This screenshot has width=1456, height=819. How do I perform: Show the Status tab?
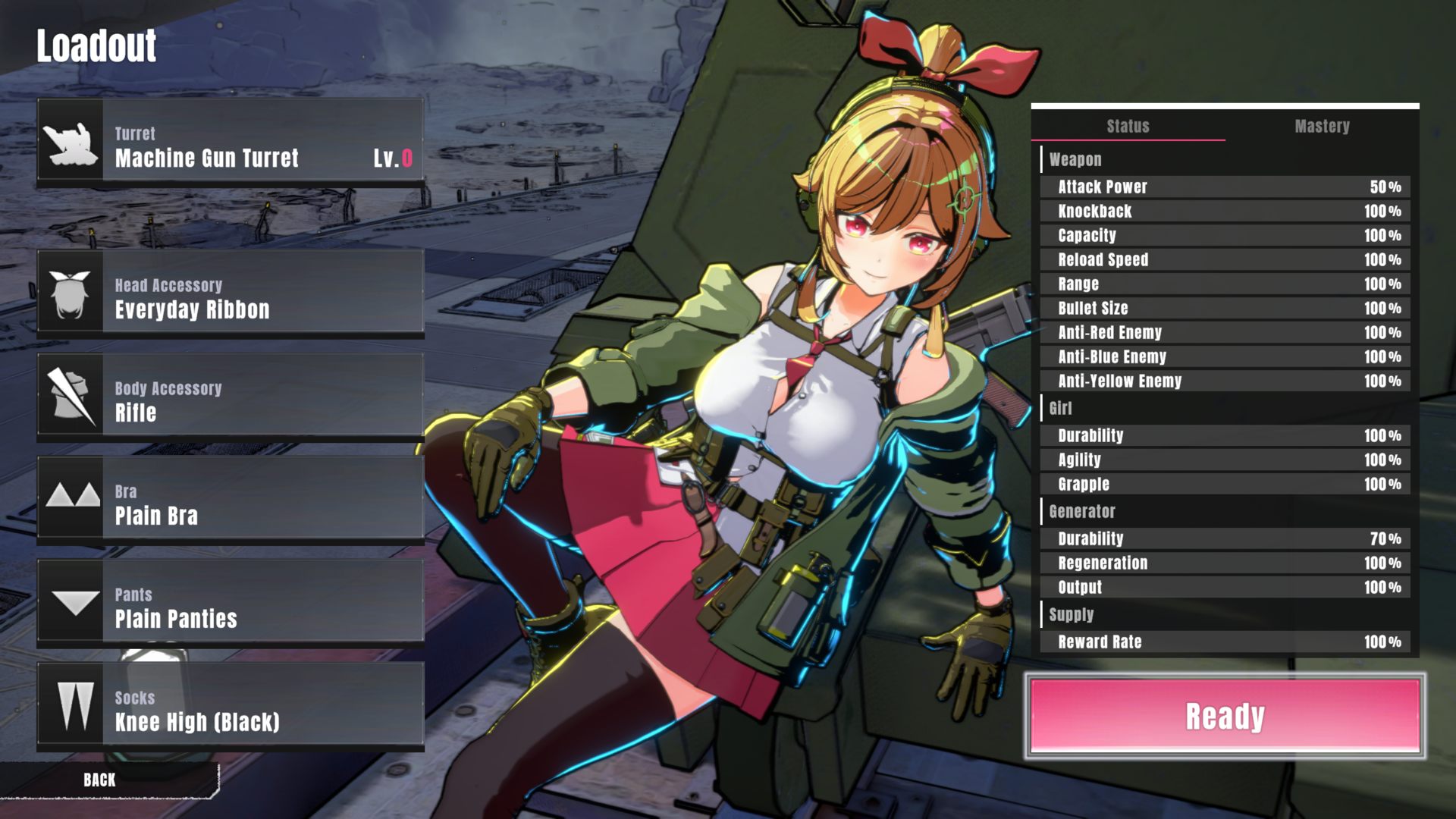[1128, 126]
